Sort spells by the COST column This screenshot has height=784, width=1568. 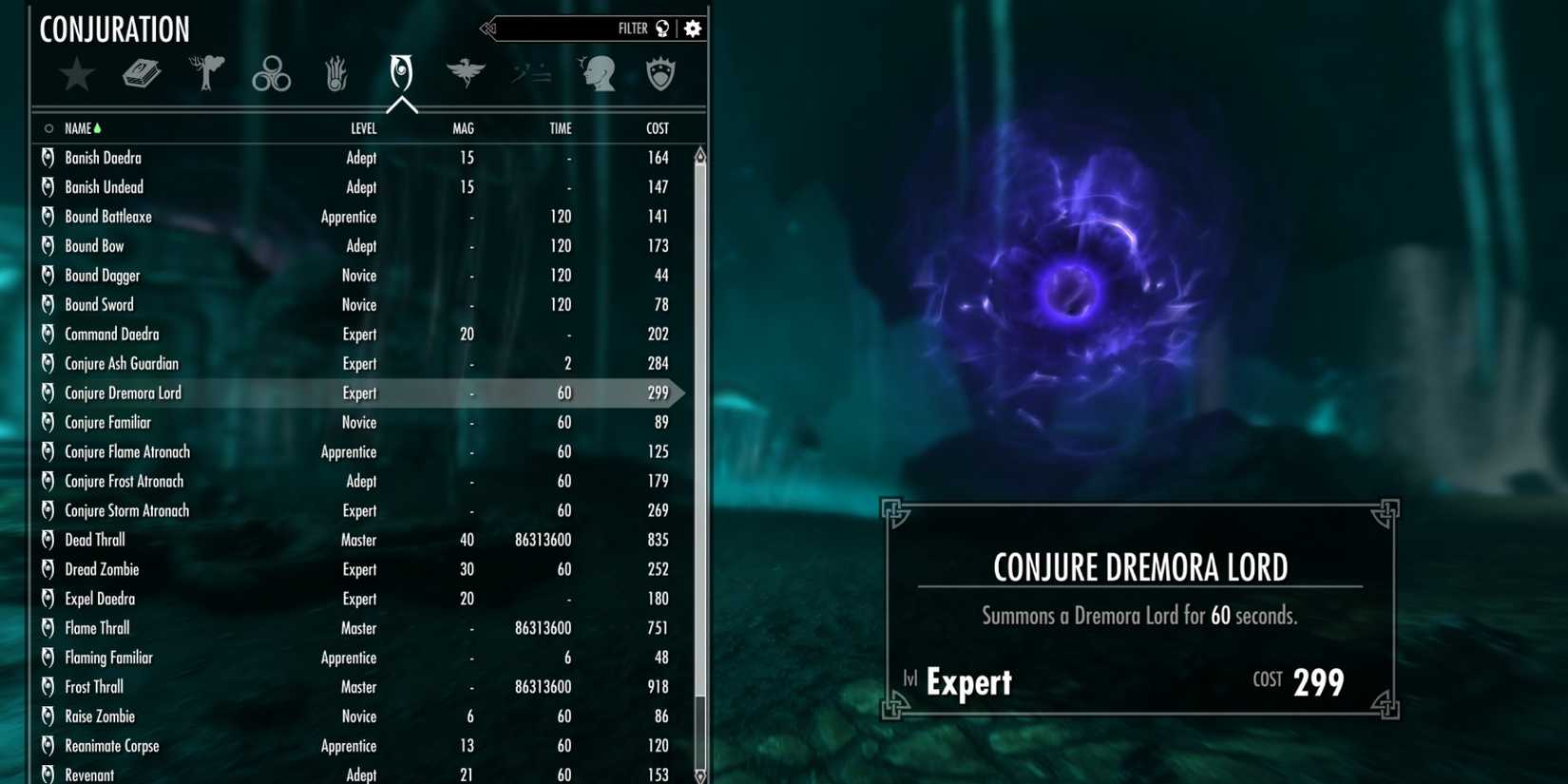click(656, 127)
